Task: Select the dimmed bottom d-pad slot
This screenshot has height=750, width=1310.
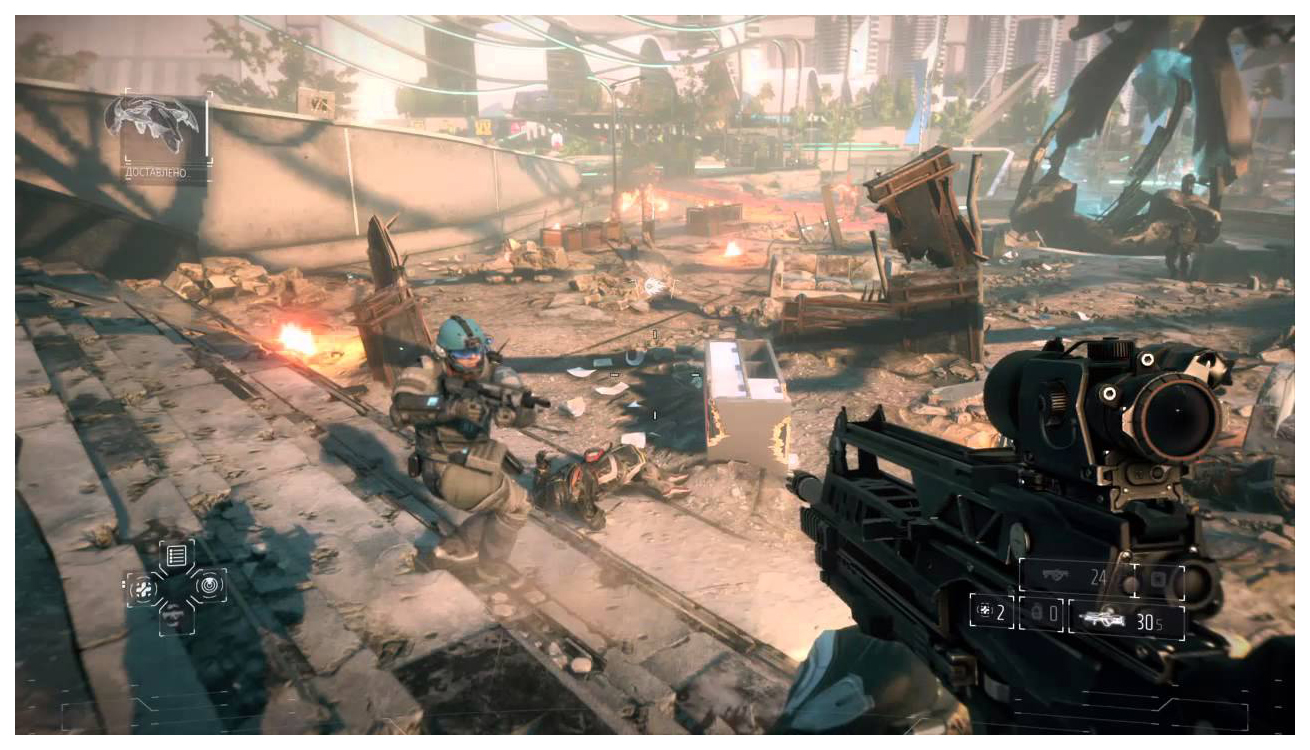Action: click(175, 615)
